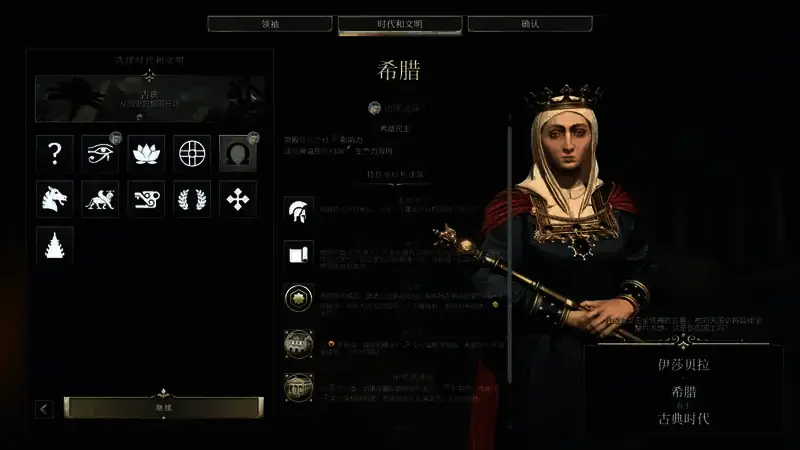Pick the lotus flower civilization icon
The height and width of the screenshot is (450, 800).
pos(146,153)
